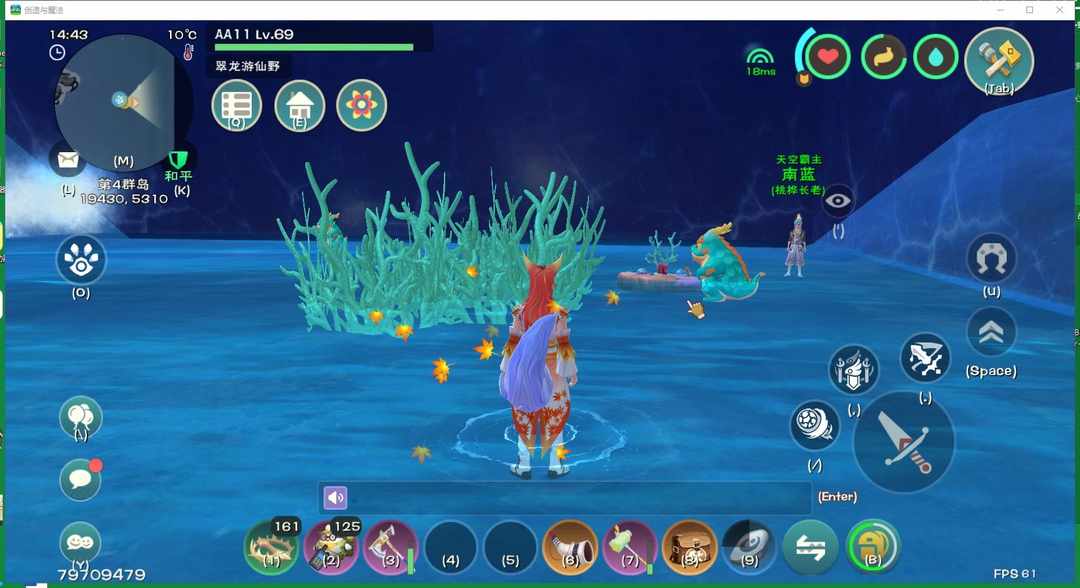Click the hammer crafting button
1080x588 pixels.
pyautogui.click(x=998, y=58)
